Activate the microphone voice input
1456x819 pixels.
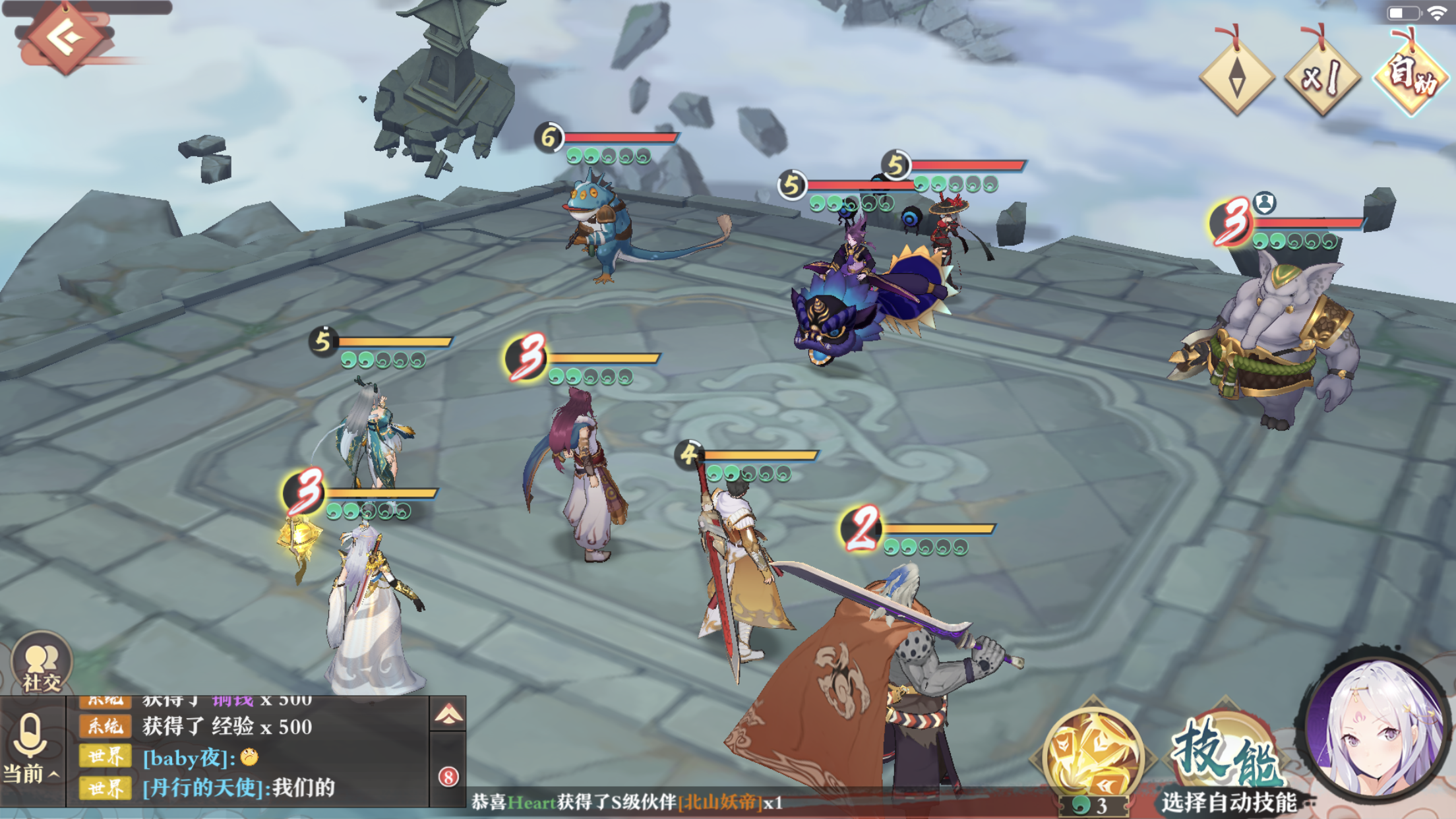[31, 735]
